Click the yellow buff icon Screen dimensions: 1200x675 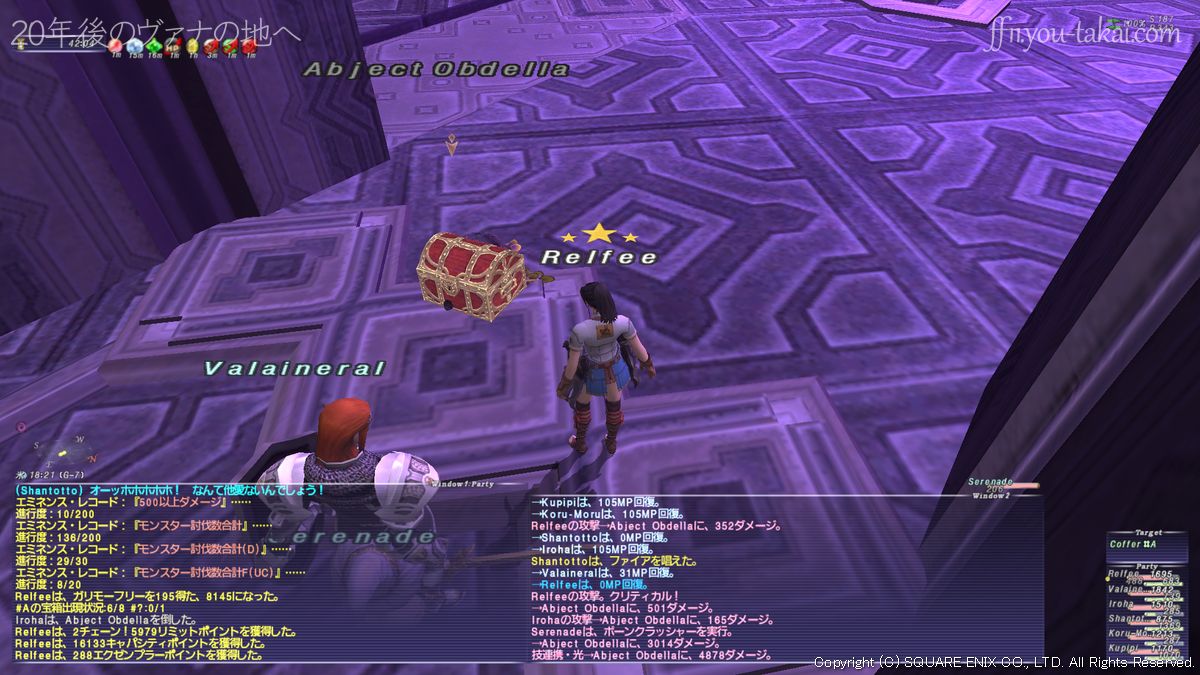coord(192,45)
